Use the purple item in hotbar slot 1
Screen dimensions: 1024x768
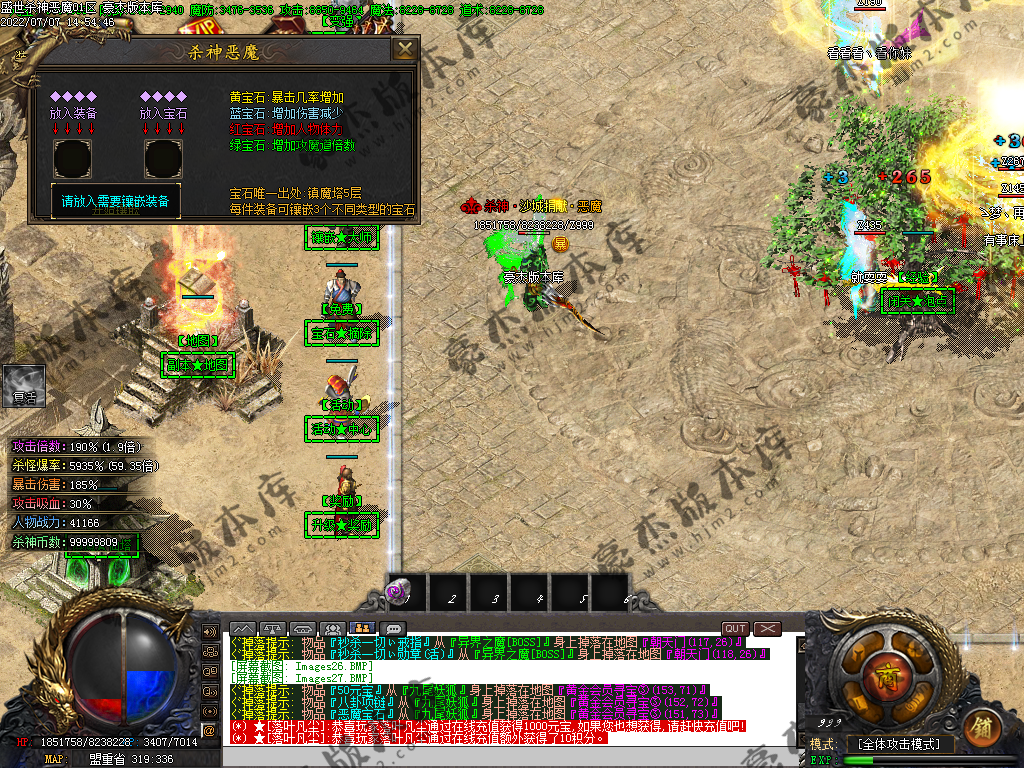coord(399,592)
